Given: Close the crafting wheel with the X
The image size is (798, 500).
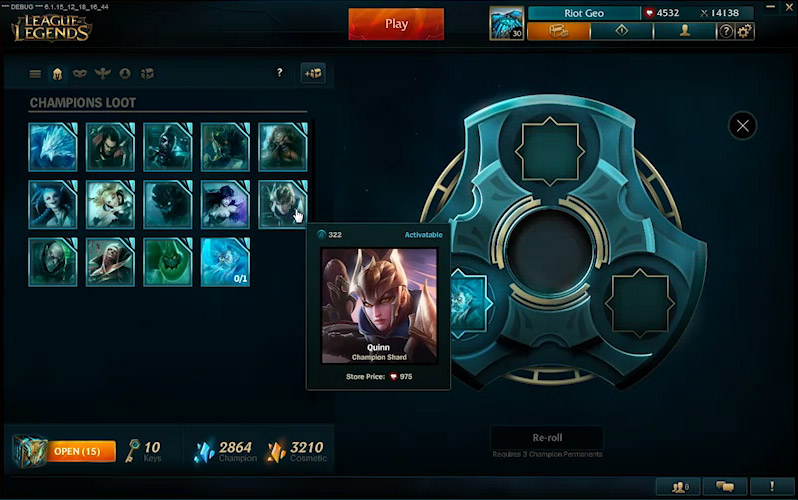Looking at the screenshot, I should (742, 125).
